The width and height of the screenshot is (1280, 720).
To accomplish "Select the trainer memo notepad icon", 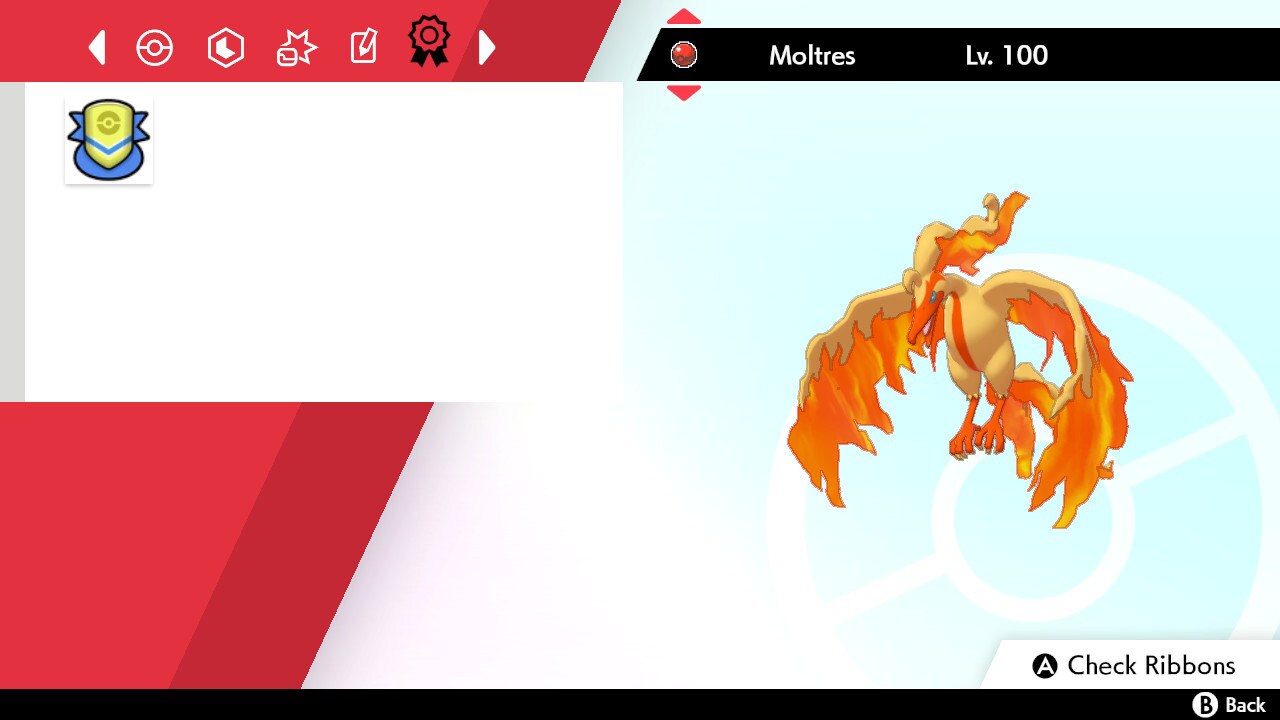I will (x=363, y=47).
